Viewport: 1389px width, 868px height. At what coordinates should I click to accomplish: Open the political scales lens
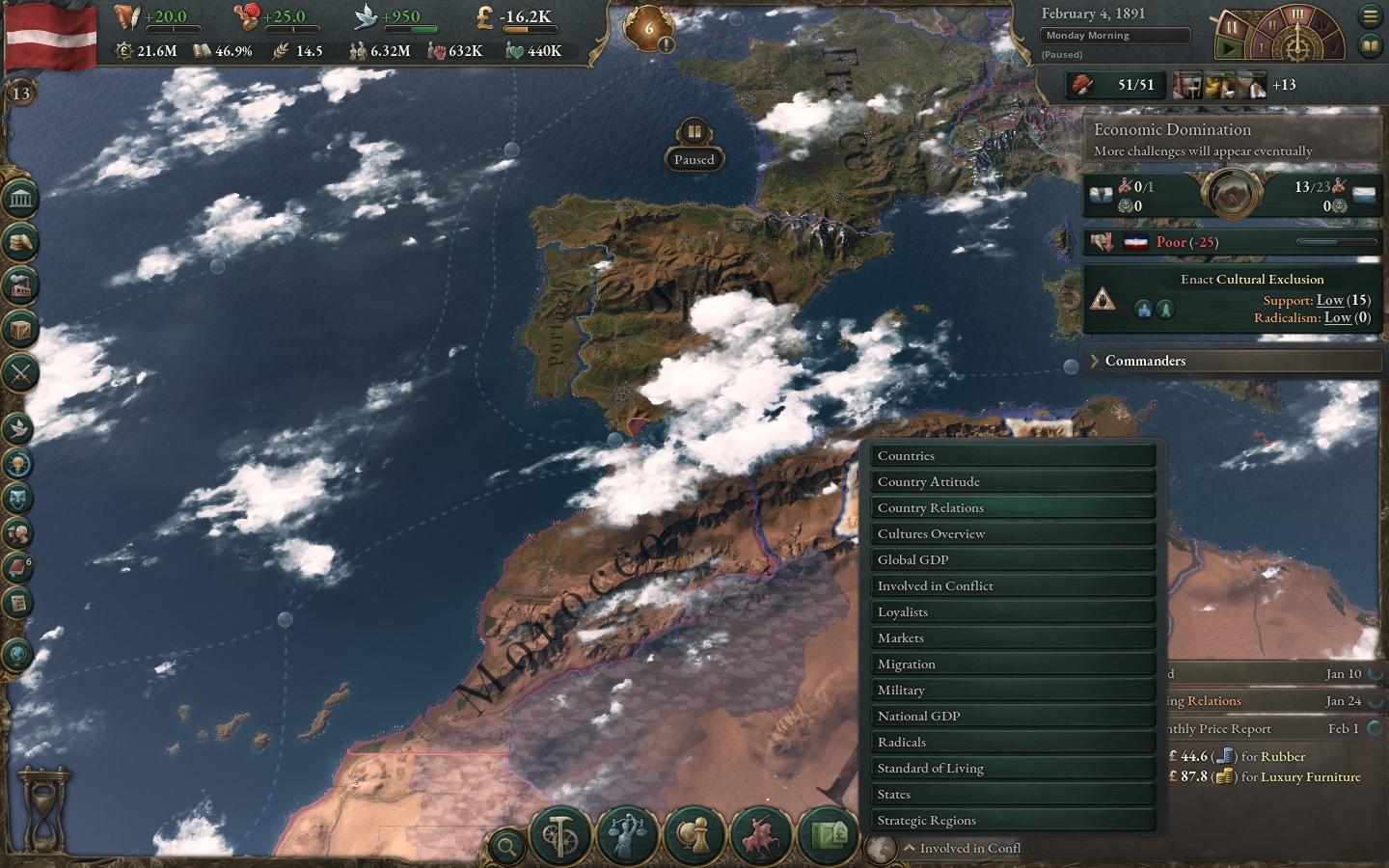(627, 834)
